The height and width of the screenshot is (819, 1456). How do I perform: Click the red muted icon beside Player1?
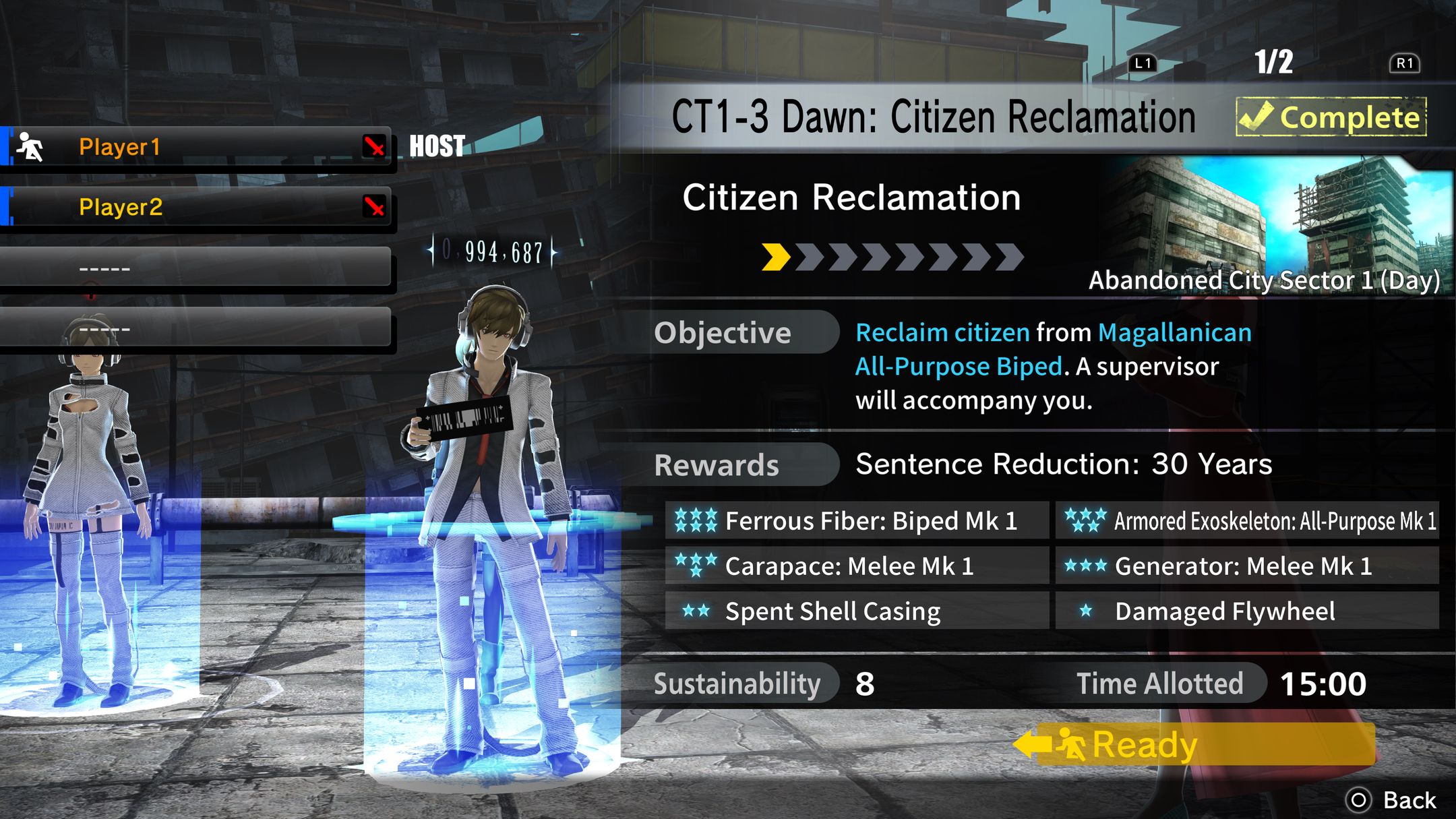coord(375,146)
